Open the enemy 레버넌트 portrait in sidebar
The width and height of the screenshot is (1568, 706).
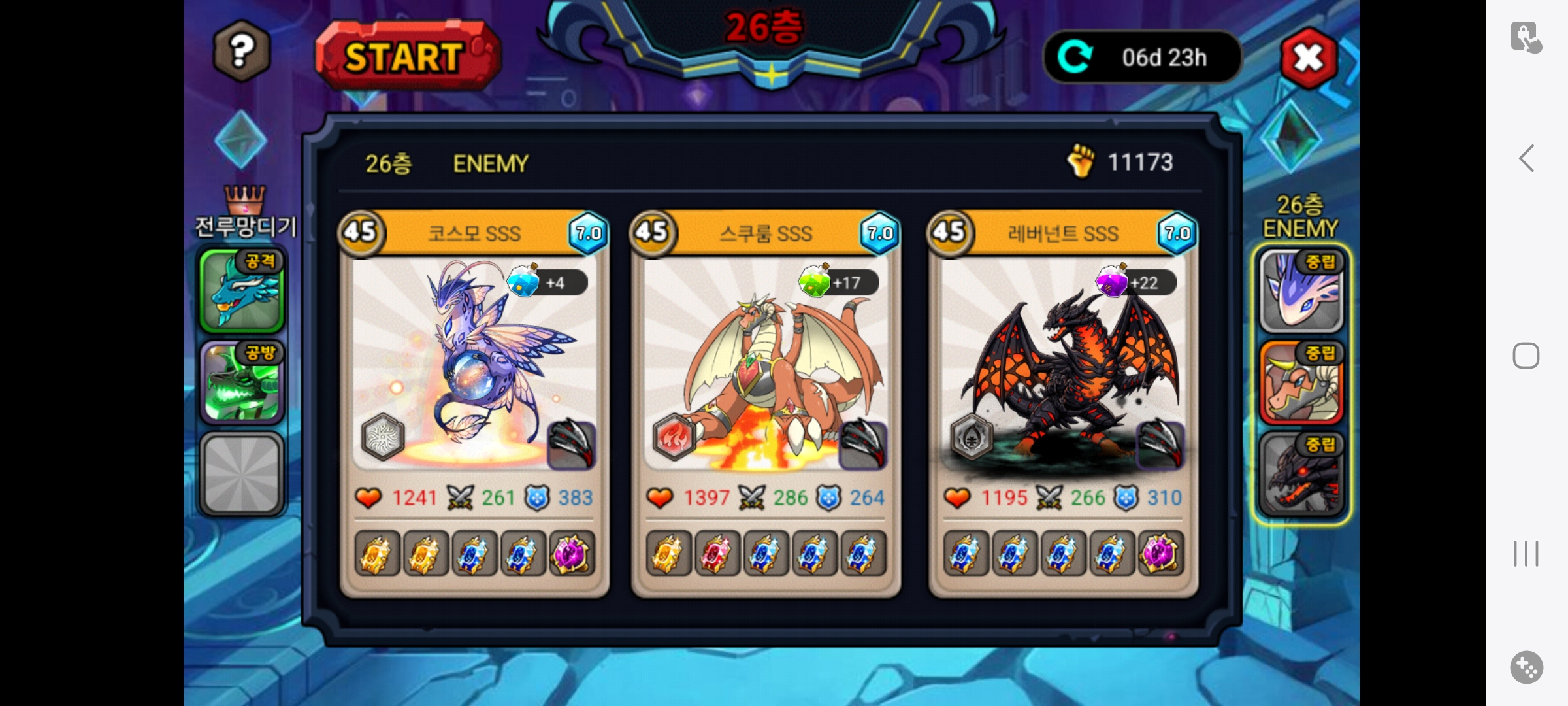tap(1301, 474)
